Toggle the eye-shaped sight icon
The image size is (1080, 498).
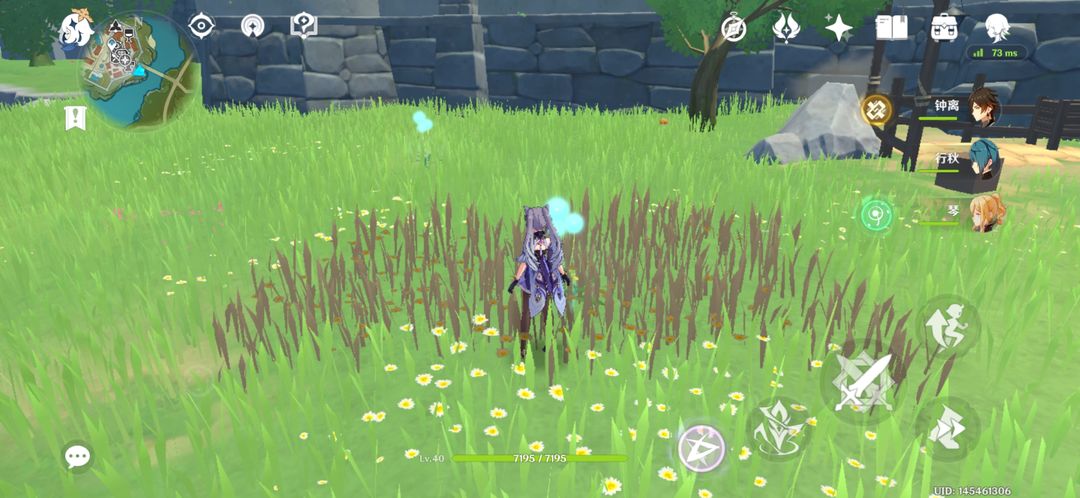point(202,25)
